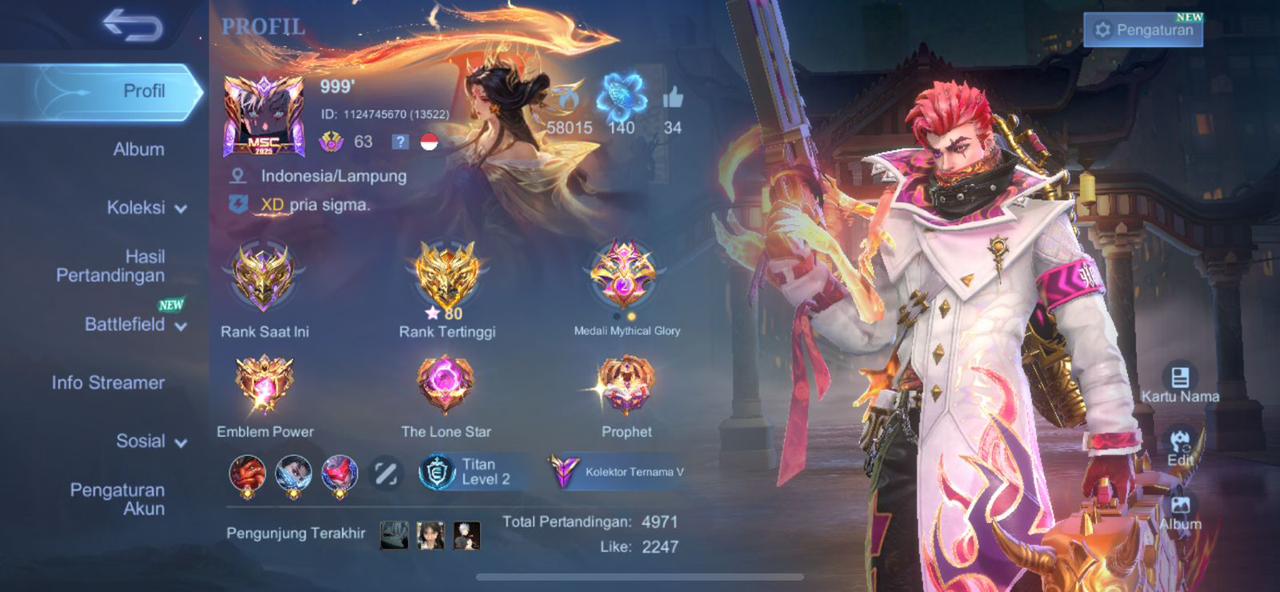This screenshot has width=1280, height=592.
Task: Show Hasil Pertandingan match history
Action: pos(110,266)
